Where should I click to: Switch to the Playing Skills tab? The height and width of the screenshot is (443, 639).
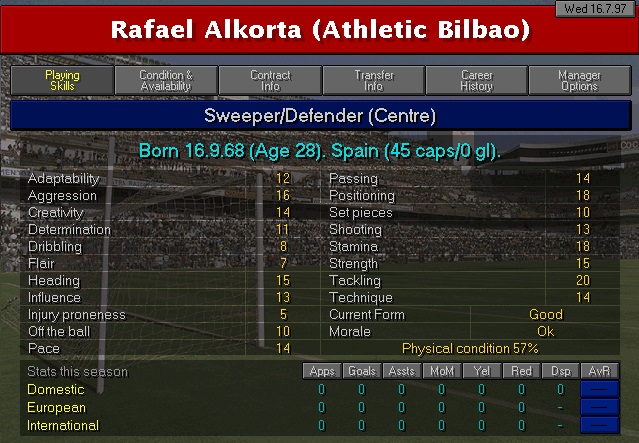[62, 81]
